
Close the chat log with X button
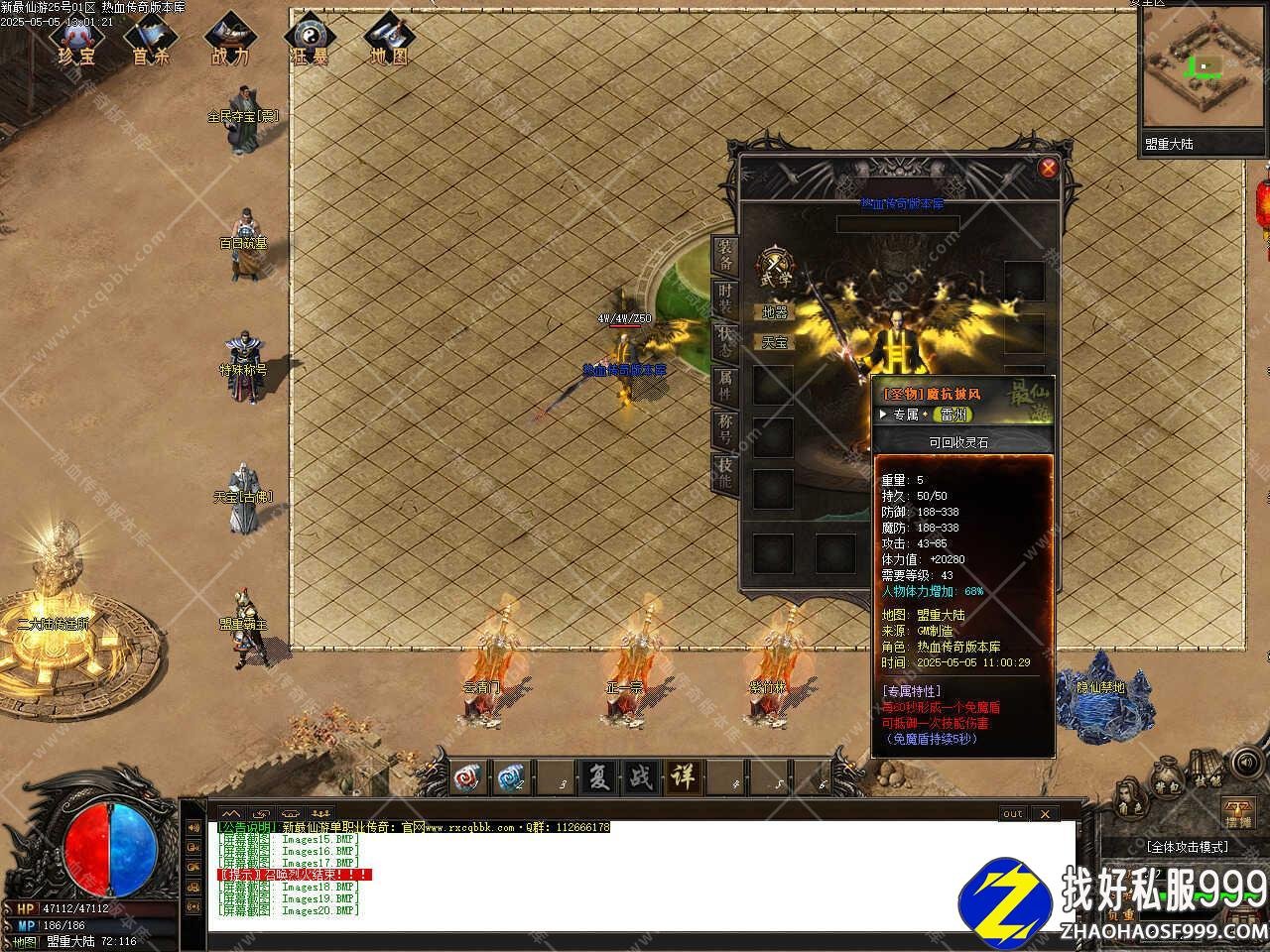tap(1044, 814)
